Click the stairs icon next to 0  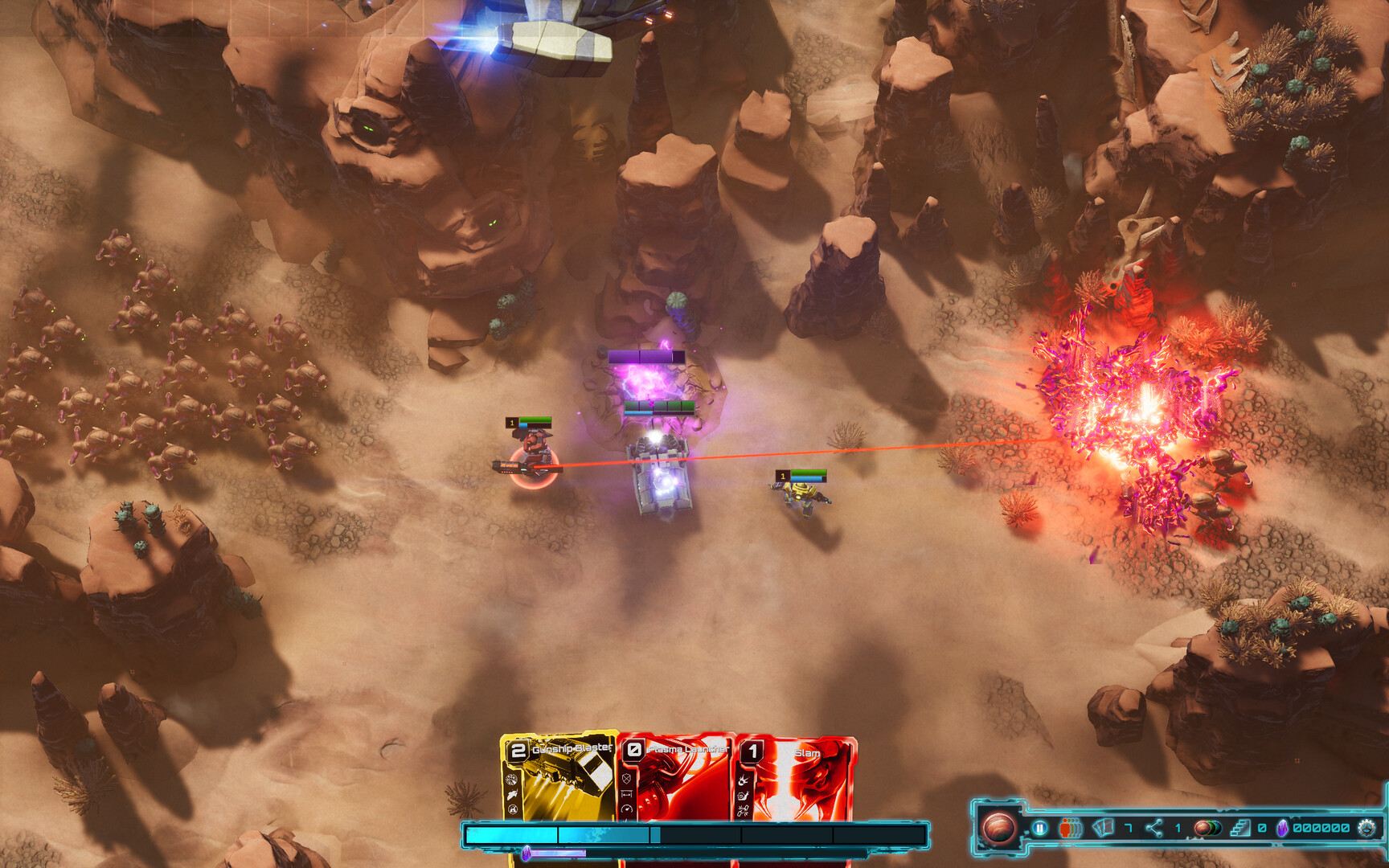click(1241, 828)
